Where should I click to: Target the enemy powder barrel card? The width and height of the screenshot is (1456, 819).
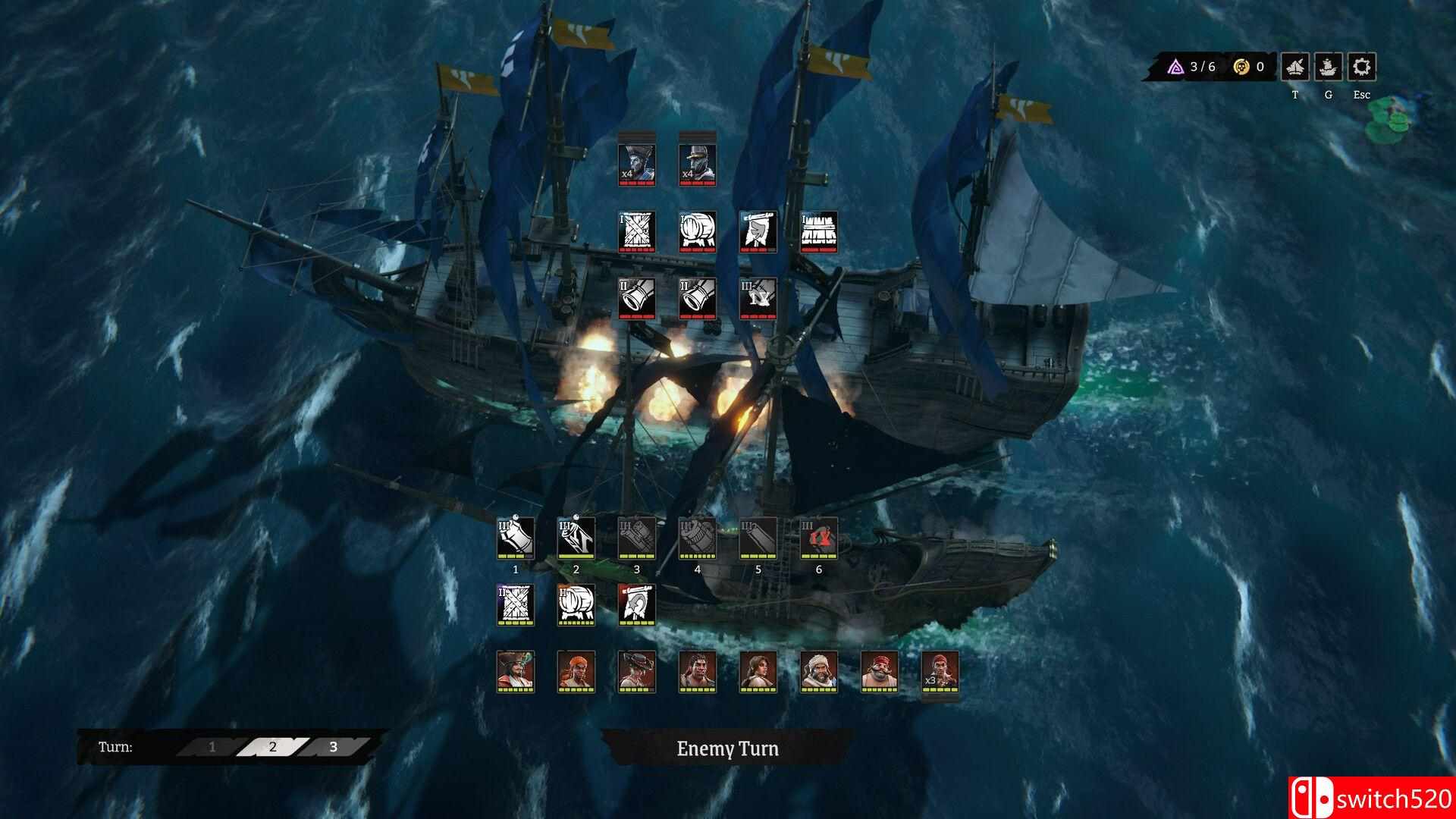tap(698, 231)
